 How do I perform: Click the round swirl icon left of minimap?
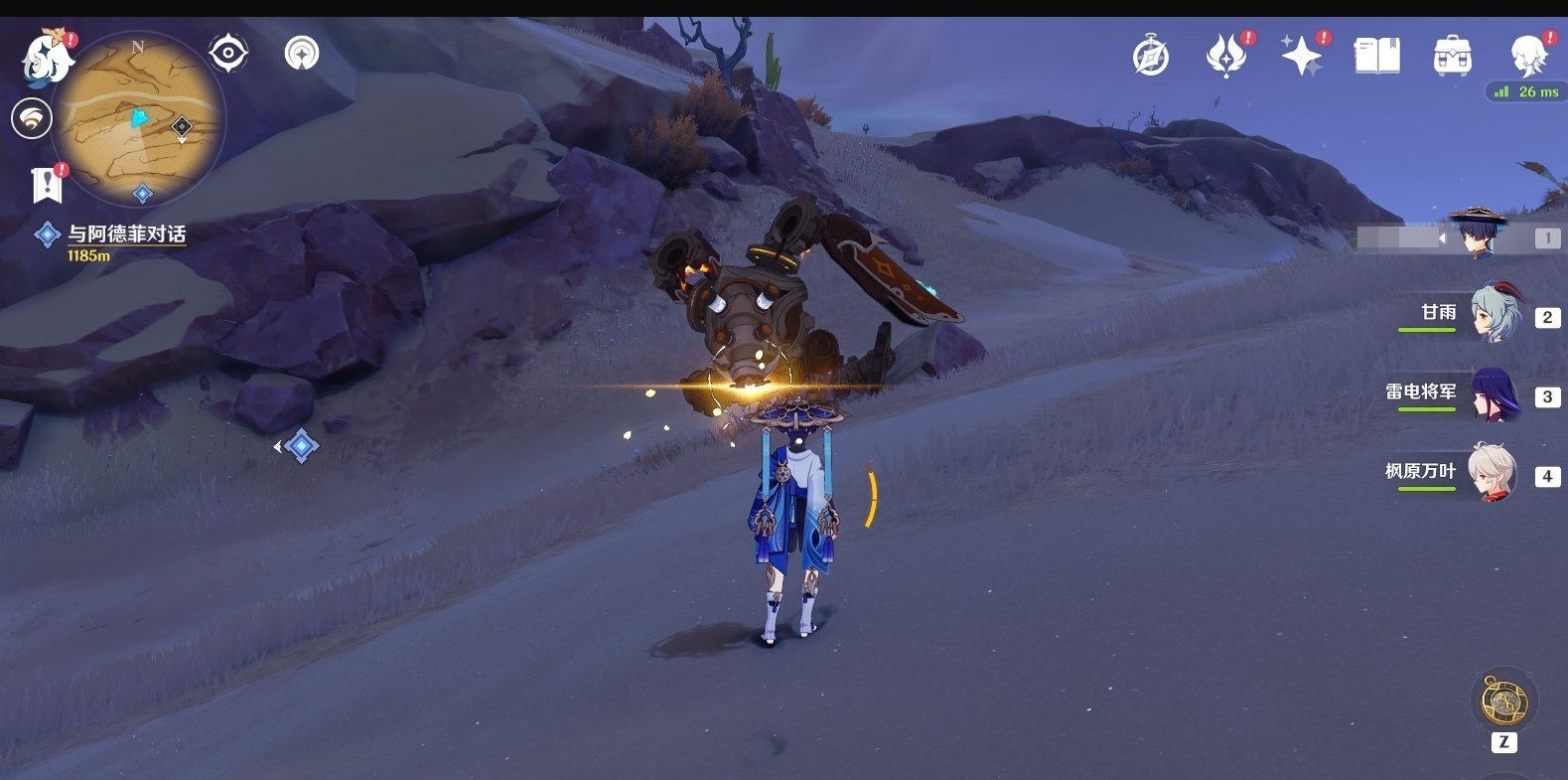[x=32, y=119]
